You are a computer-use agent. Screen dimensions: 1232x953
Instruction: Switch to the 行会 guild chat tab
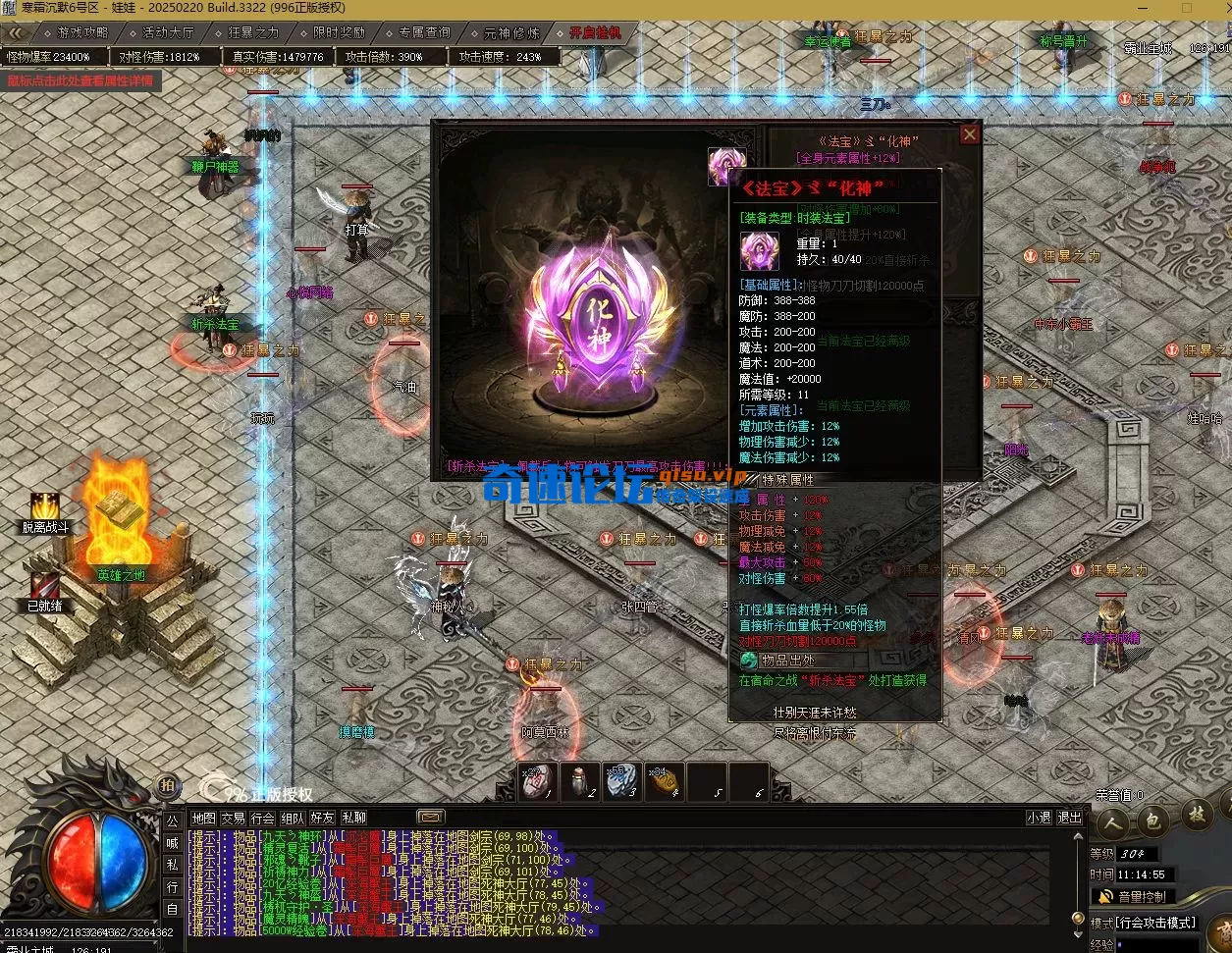[262, 818]
